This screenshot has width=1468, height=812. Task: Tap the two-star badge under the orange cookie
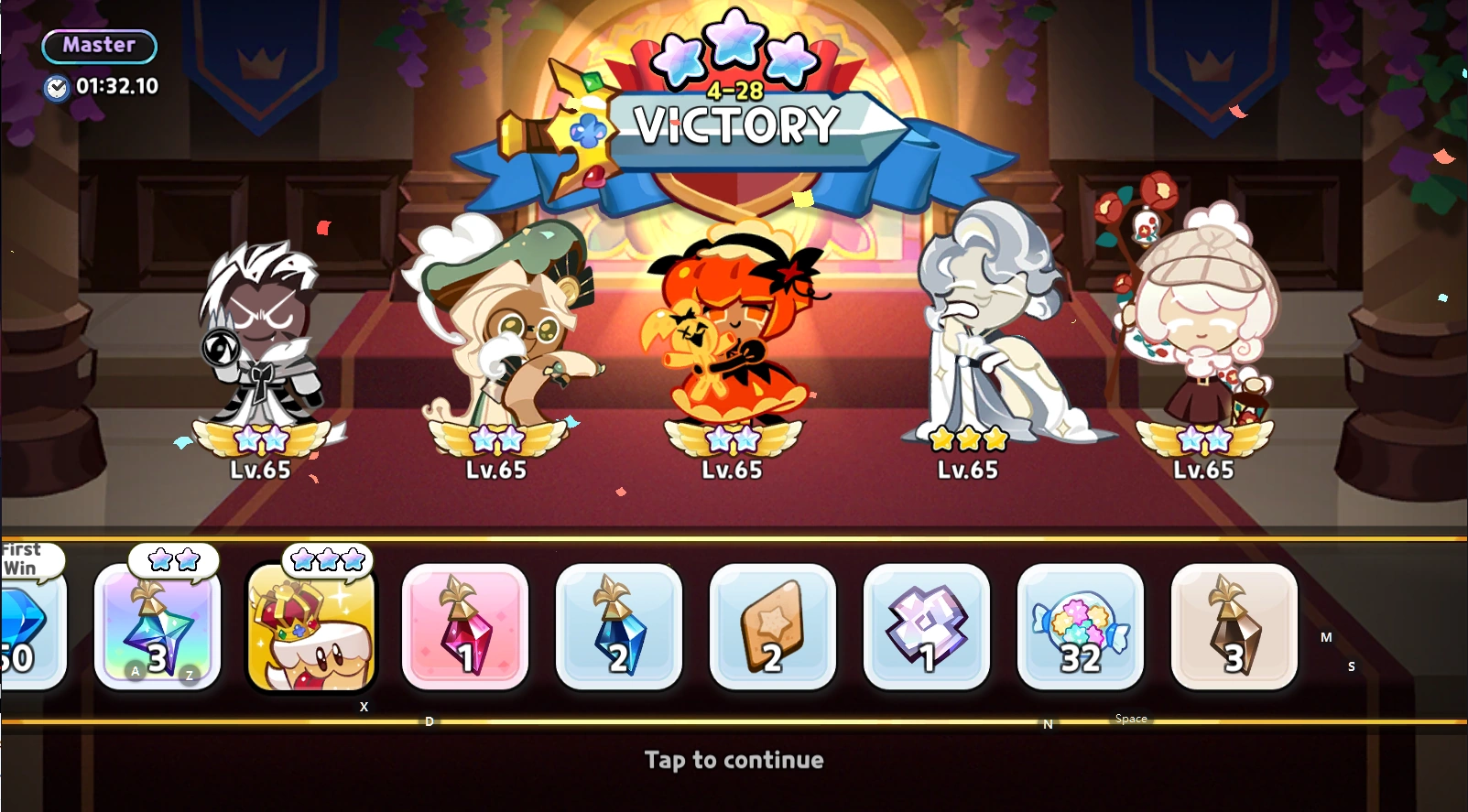click(733, 439)
